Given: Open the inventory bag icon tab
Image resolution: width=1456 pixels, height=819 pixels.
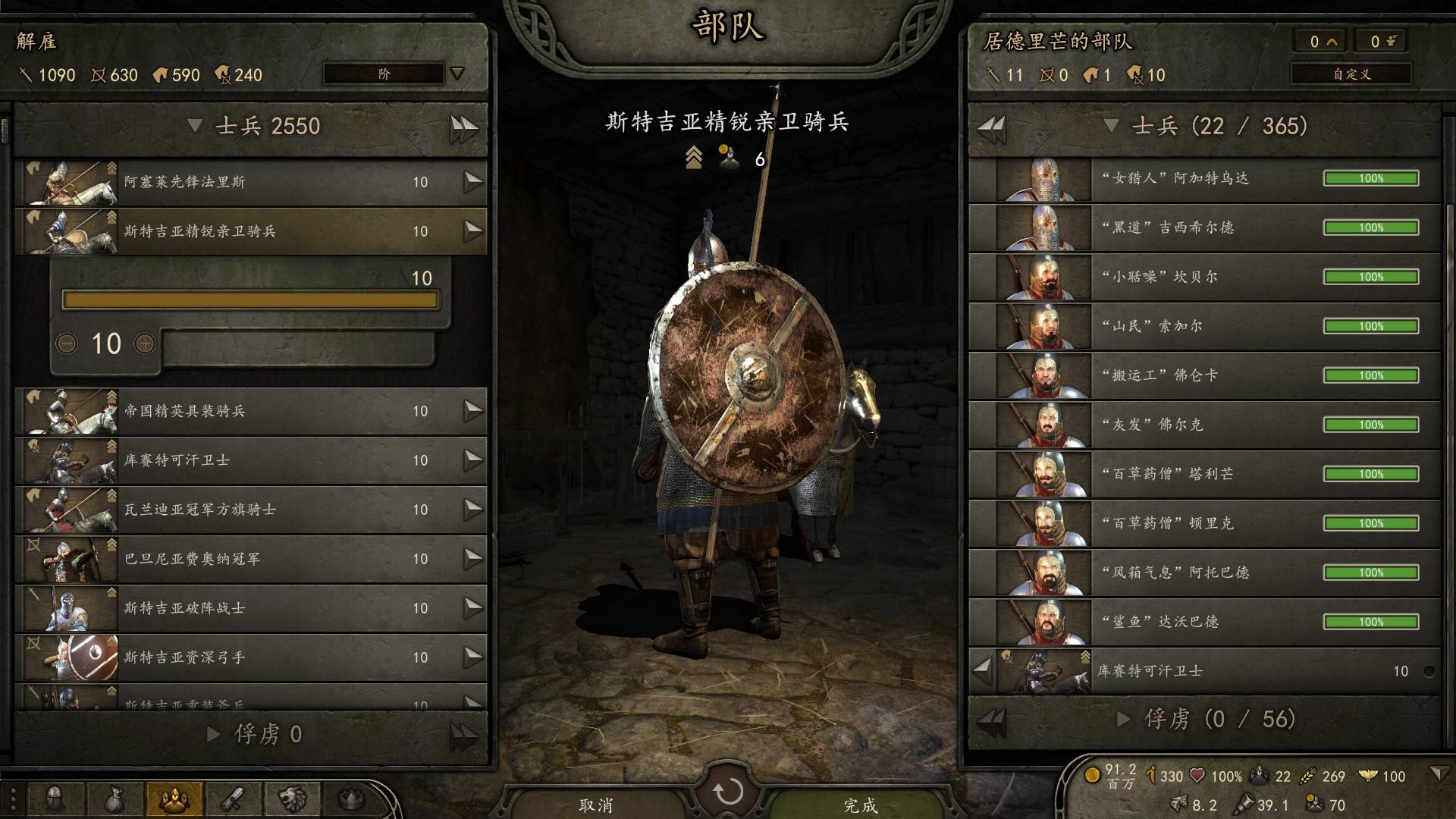Looking at the screenshot, I should click(x=115, y=799).
